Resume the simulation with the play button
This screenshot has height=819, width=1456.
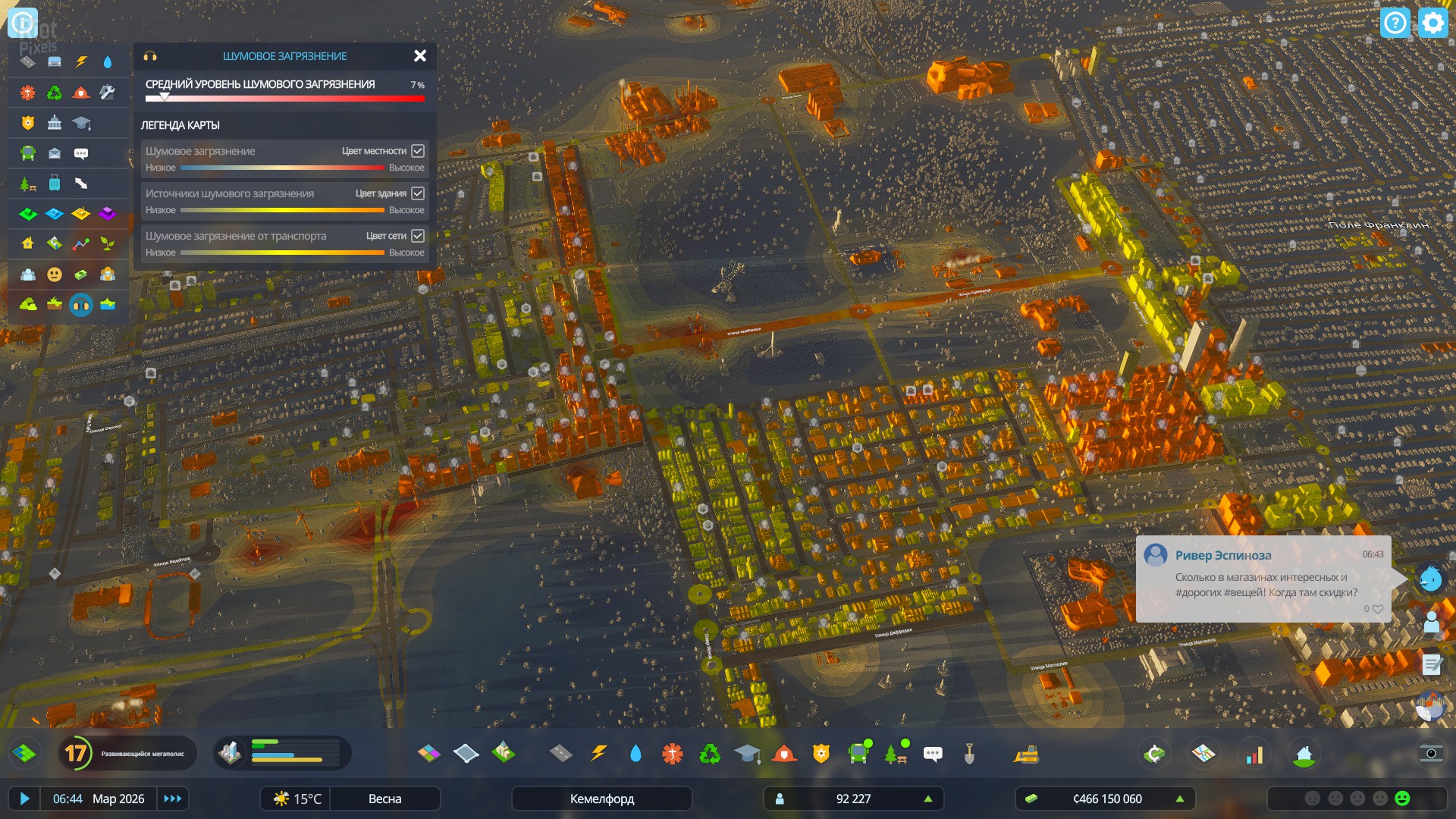point(24,799)
